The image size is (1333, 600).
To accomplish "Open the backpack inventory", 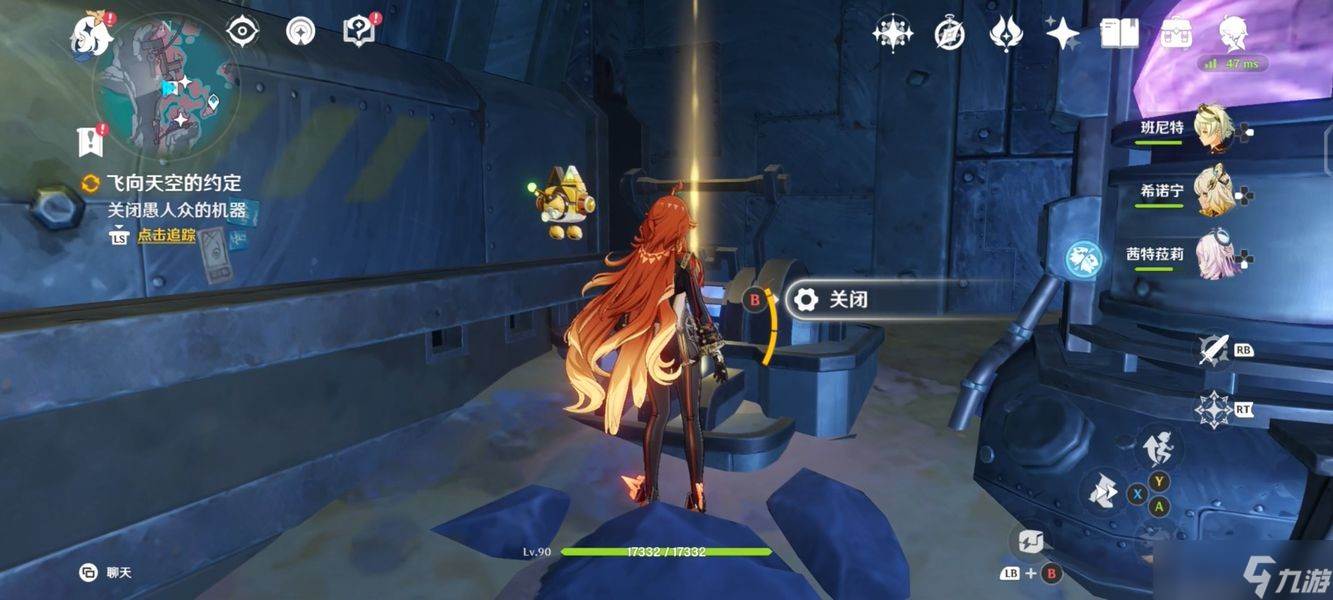I will (1175, 34).
